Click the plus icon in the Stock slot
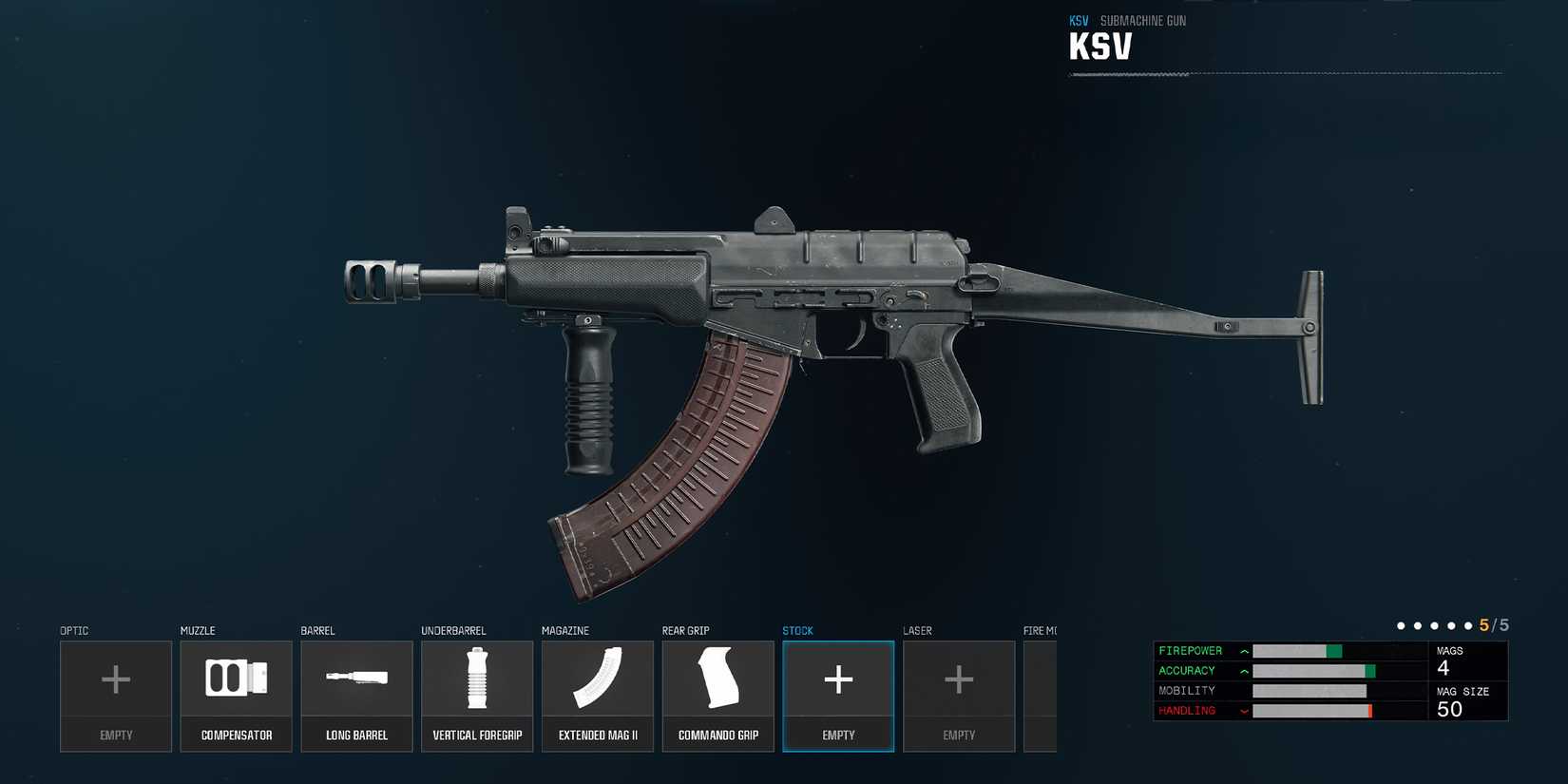Image resolution: width=1568 pixels, height=784 pixels. pos(838,679)
